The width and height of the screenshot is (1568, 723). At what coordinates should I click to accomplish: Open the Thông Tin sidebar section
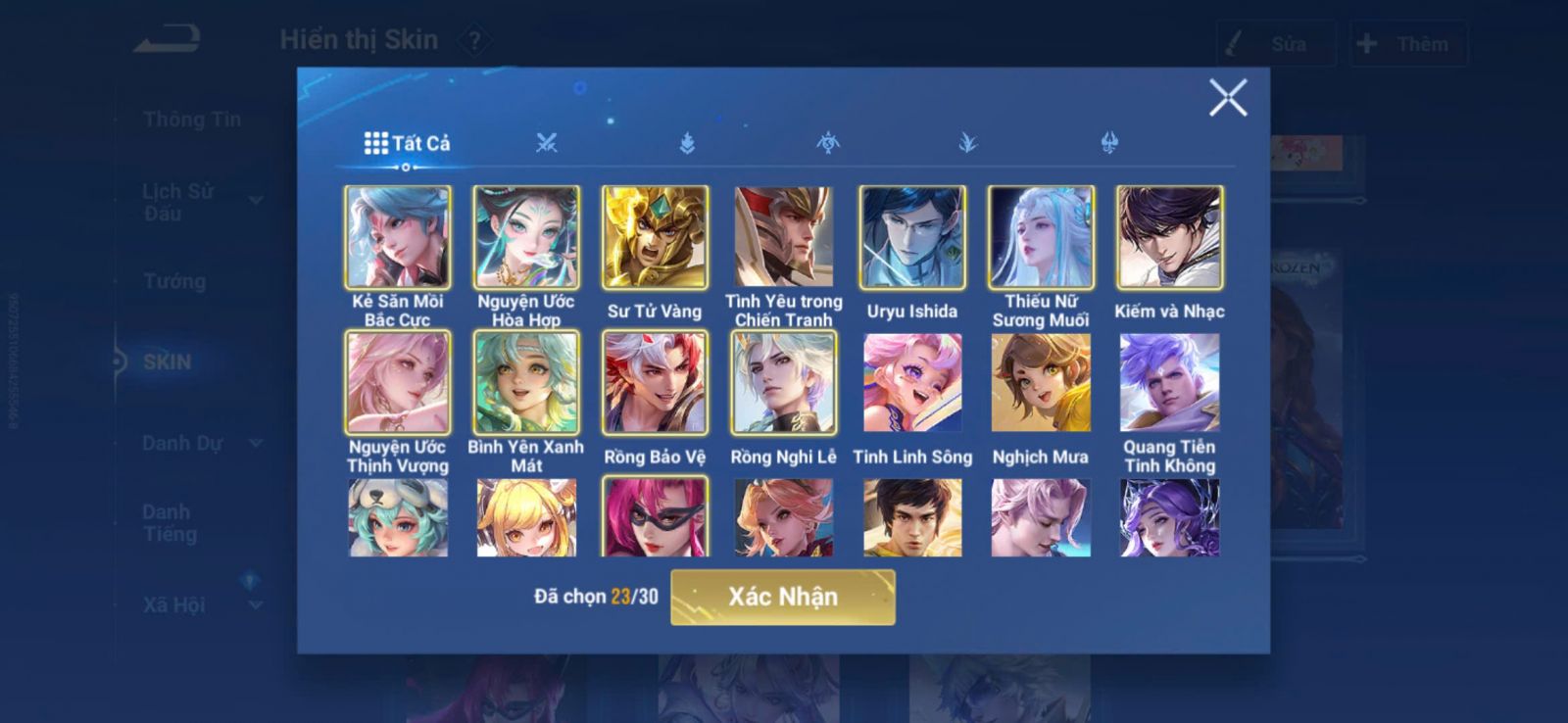(191, 120)
